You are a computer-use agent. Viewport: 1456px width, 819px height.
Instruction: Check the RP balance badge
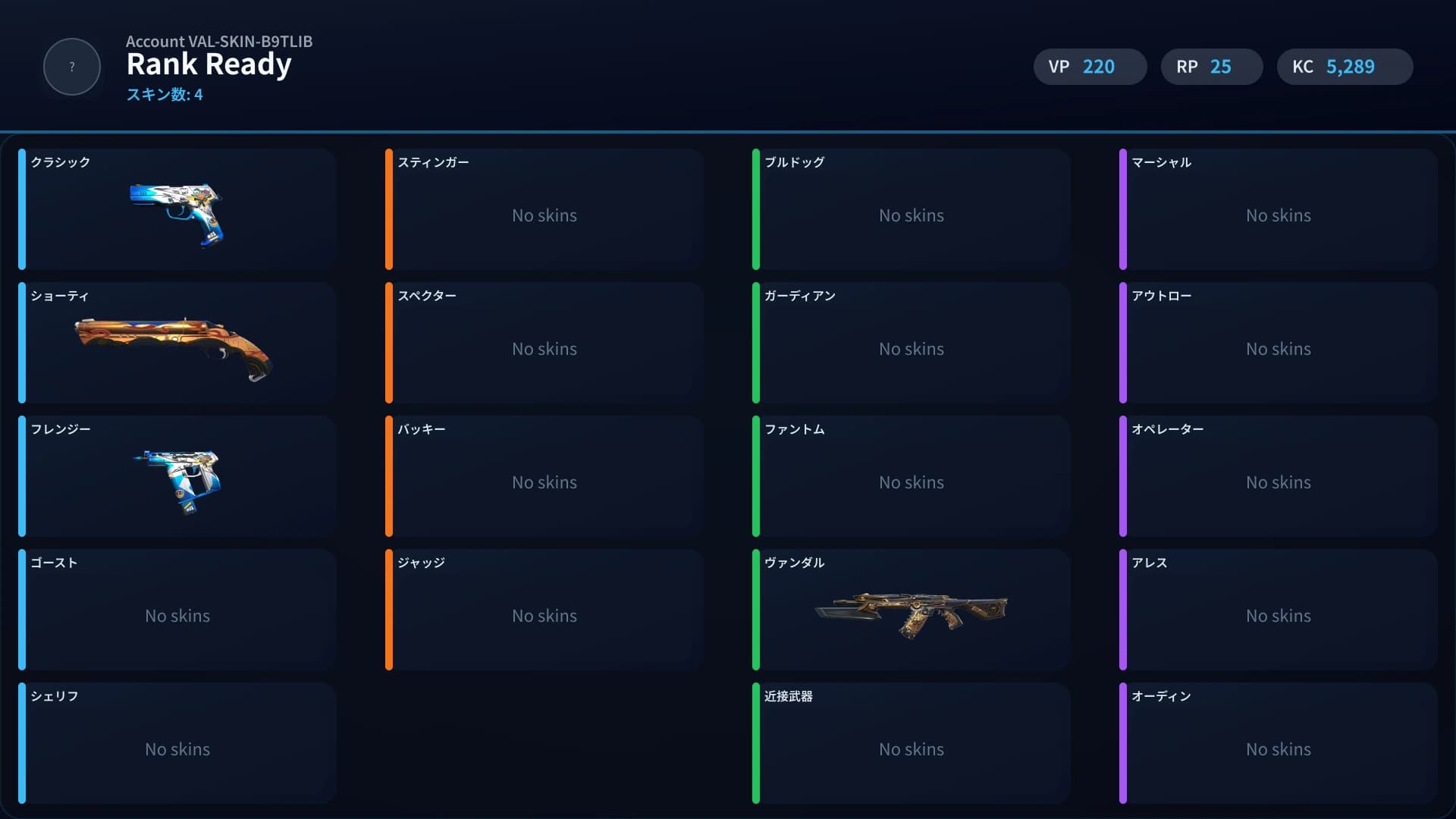(x=1211, y=67)
